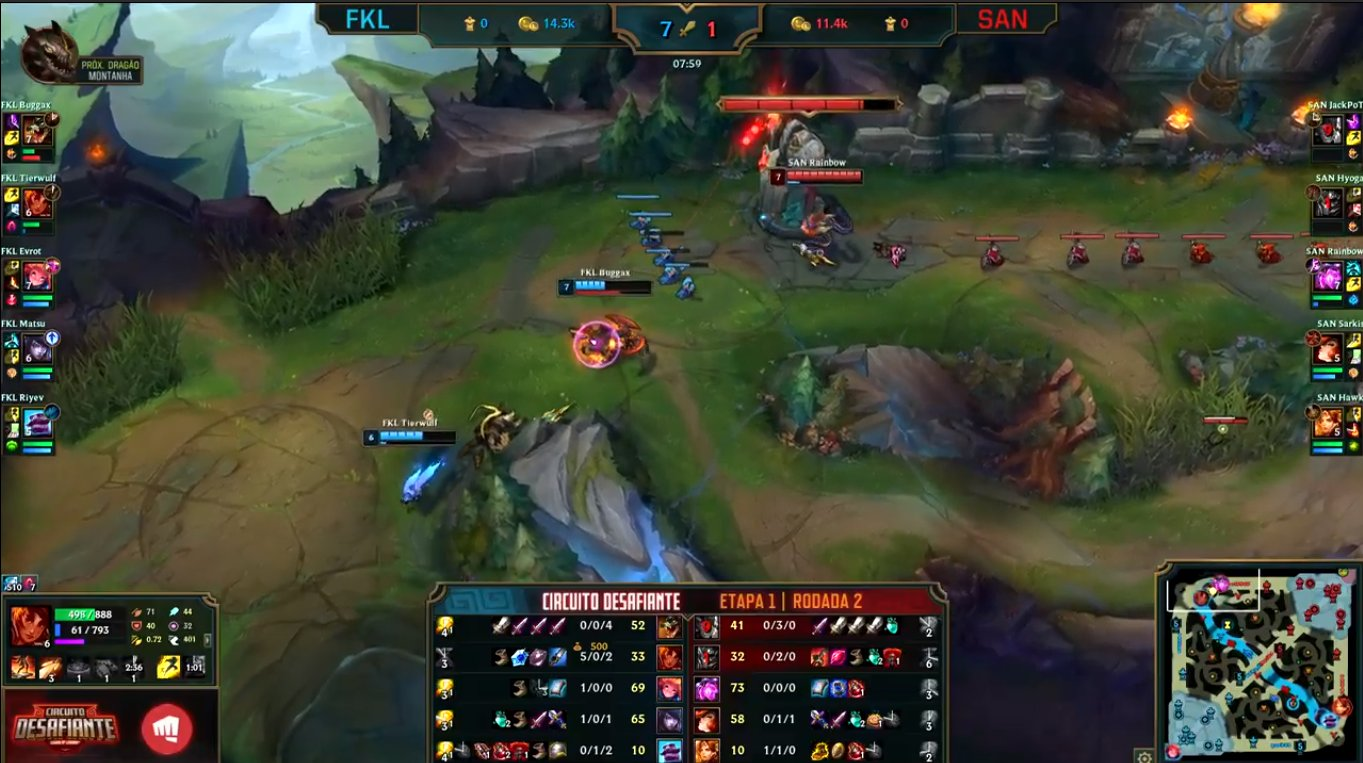The height and width of the screenshot is (763, 1363).
Task: Click the summoner spell showing 1:01 cooldown
Action: 196,667
